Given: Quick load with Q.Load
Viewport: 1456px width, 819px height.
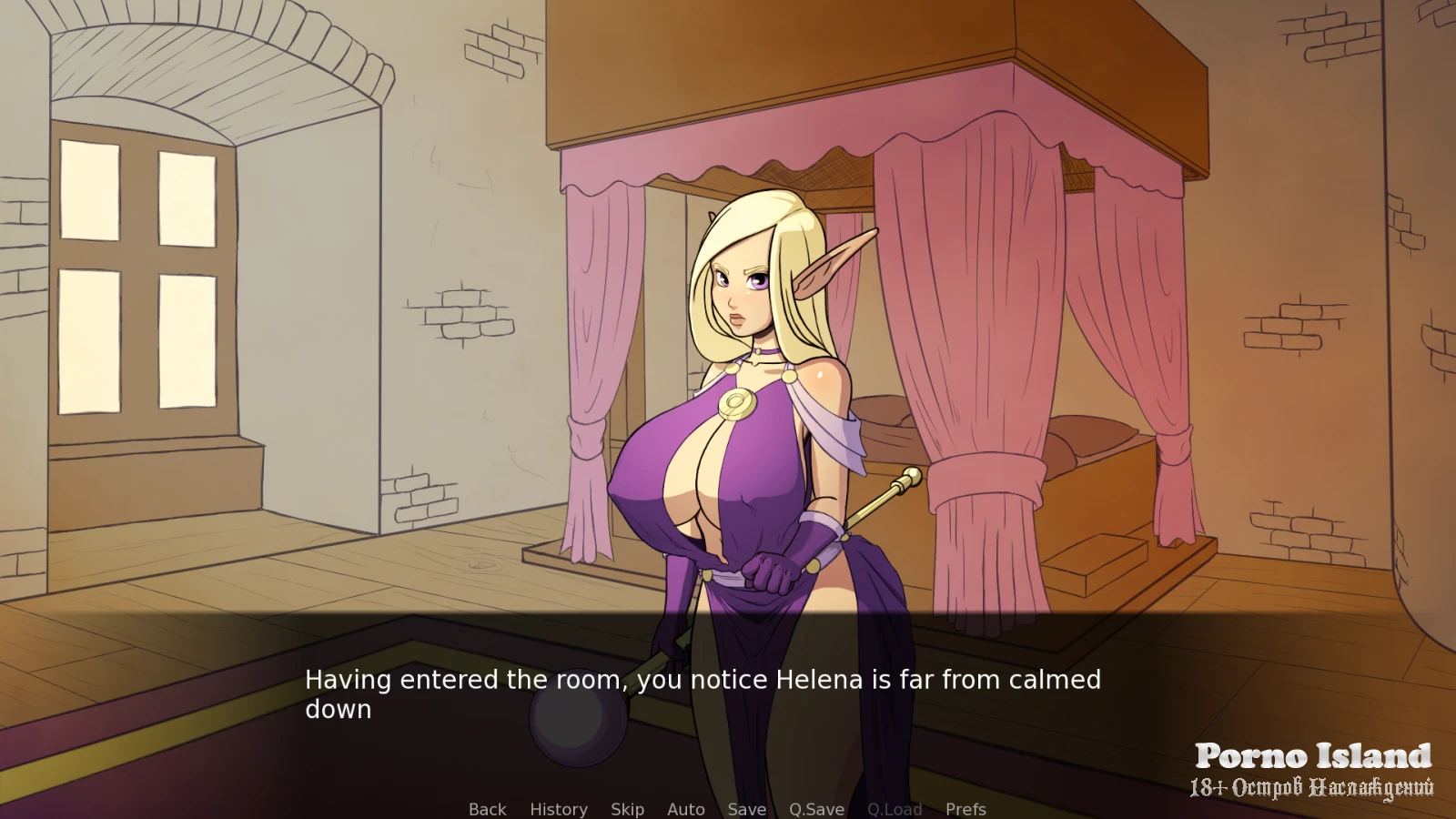Looking at the screenshot, I should [895, 809].
